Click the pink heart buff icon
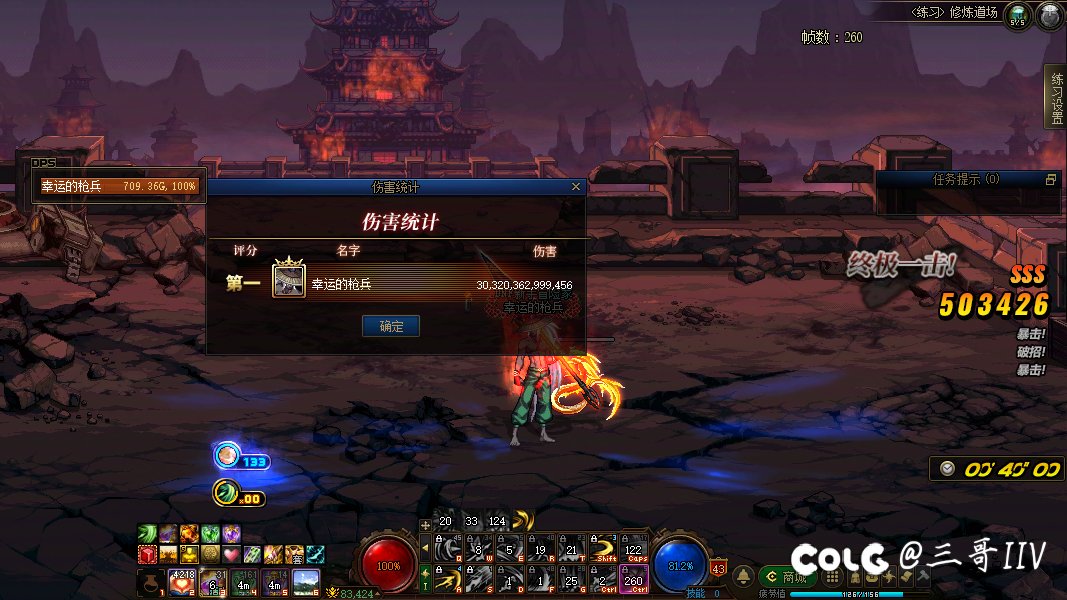Image resolution: width=1067 pixels, height=600 pixels. (232, 554)
